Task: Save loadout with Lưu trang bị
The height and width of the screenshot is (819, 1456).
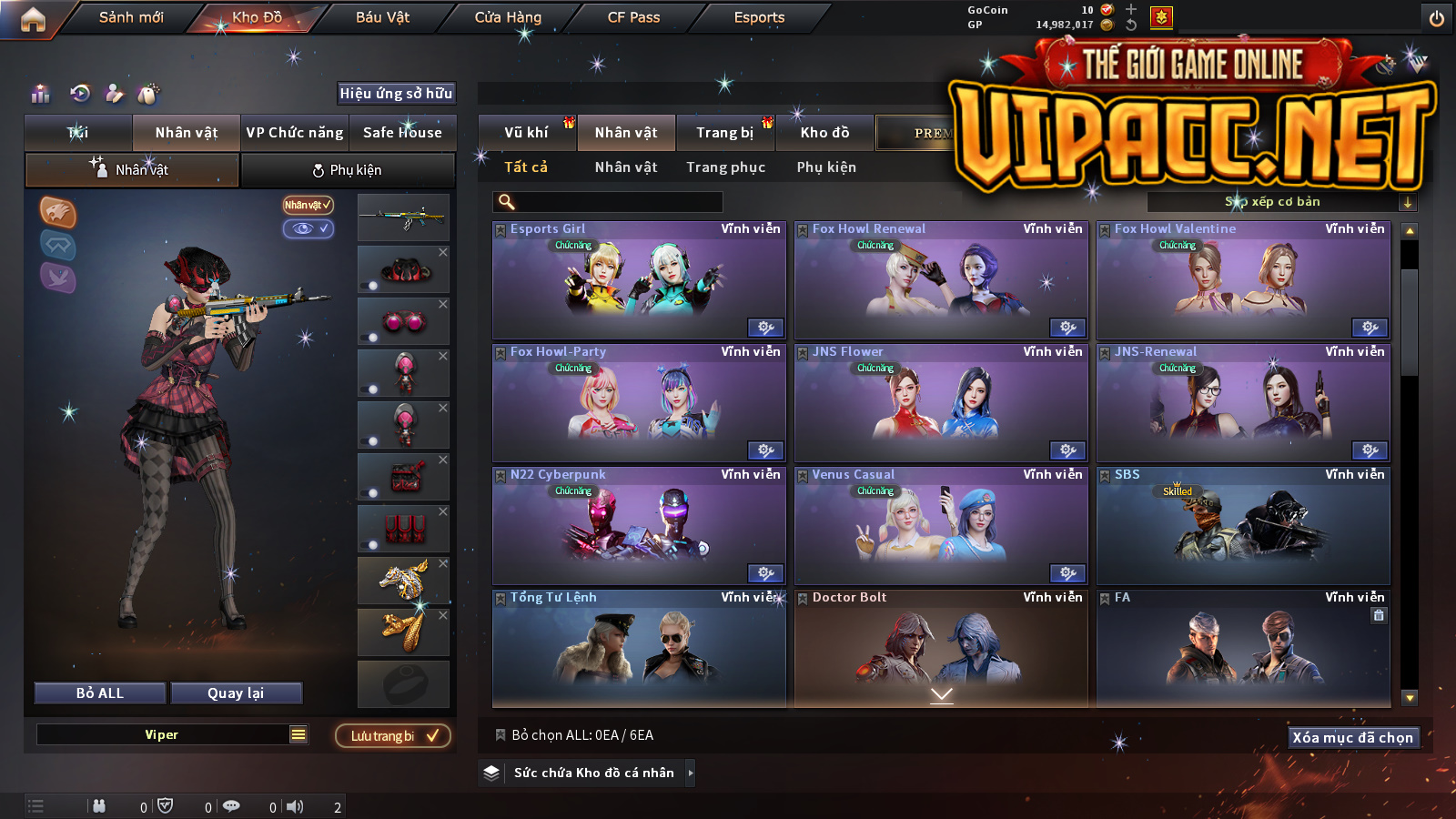Action: pyautogui.click(x=393, y=735)
